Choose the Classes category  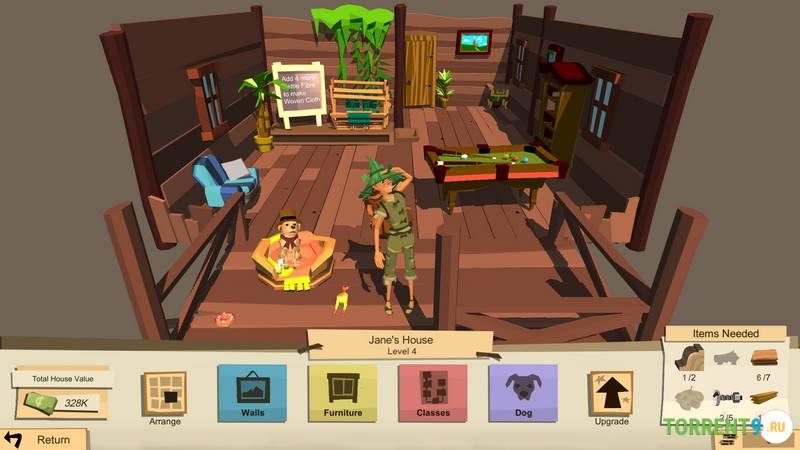pos(432,392)
